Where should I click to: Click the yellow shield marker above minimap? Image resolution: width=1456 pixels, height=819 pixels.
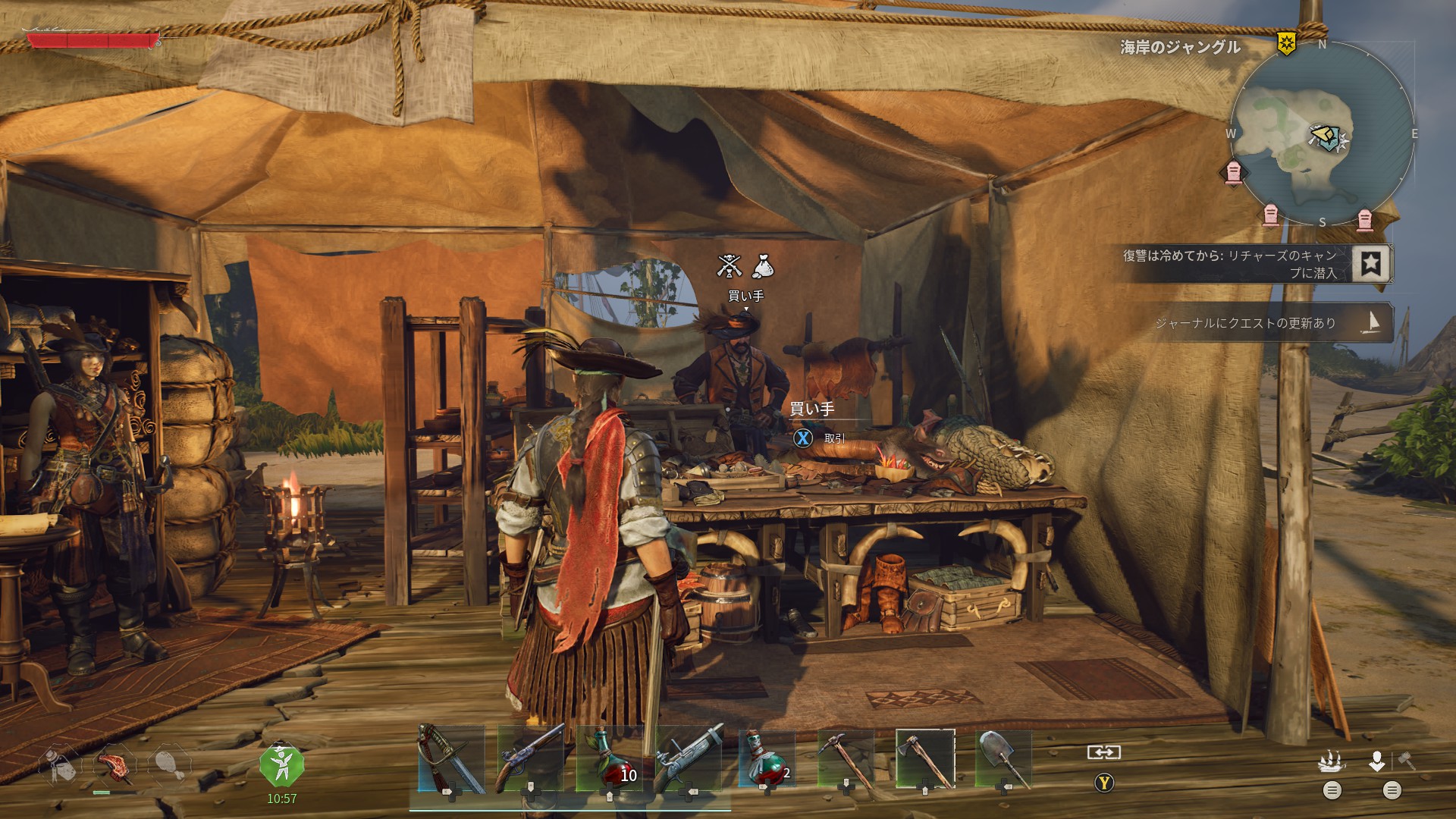coord(1286,44)
